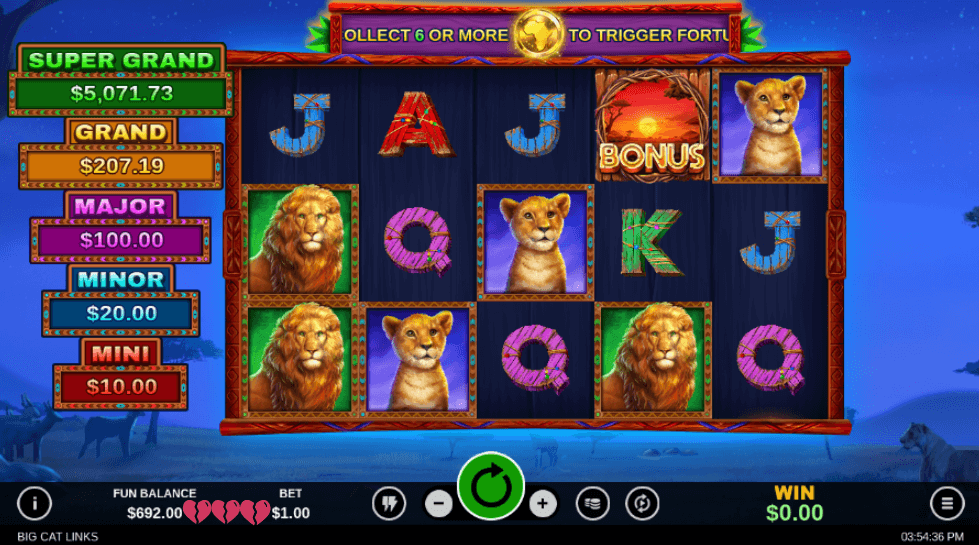This screenshot has height=545, width=979.
Task: Decrease the bet with the minus button
Action: coord(439,503)
